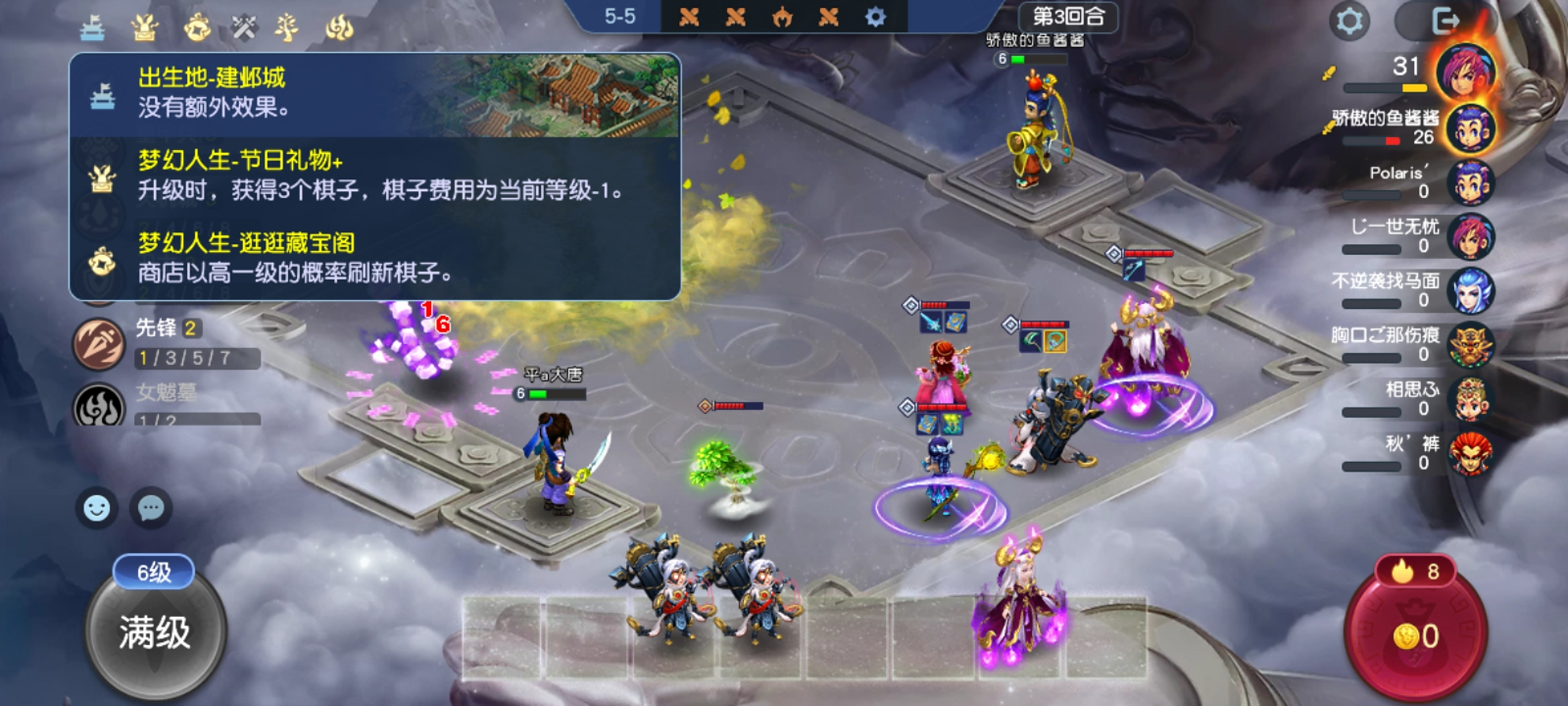
Task: Open the chat bubble button
Action: pyautogui.click(x=151, y=507)
